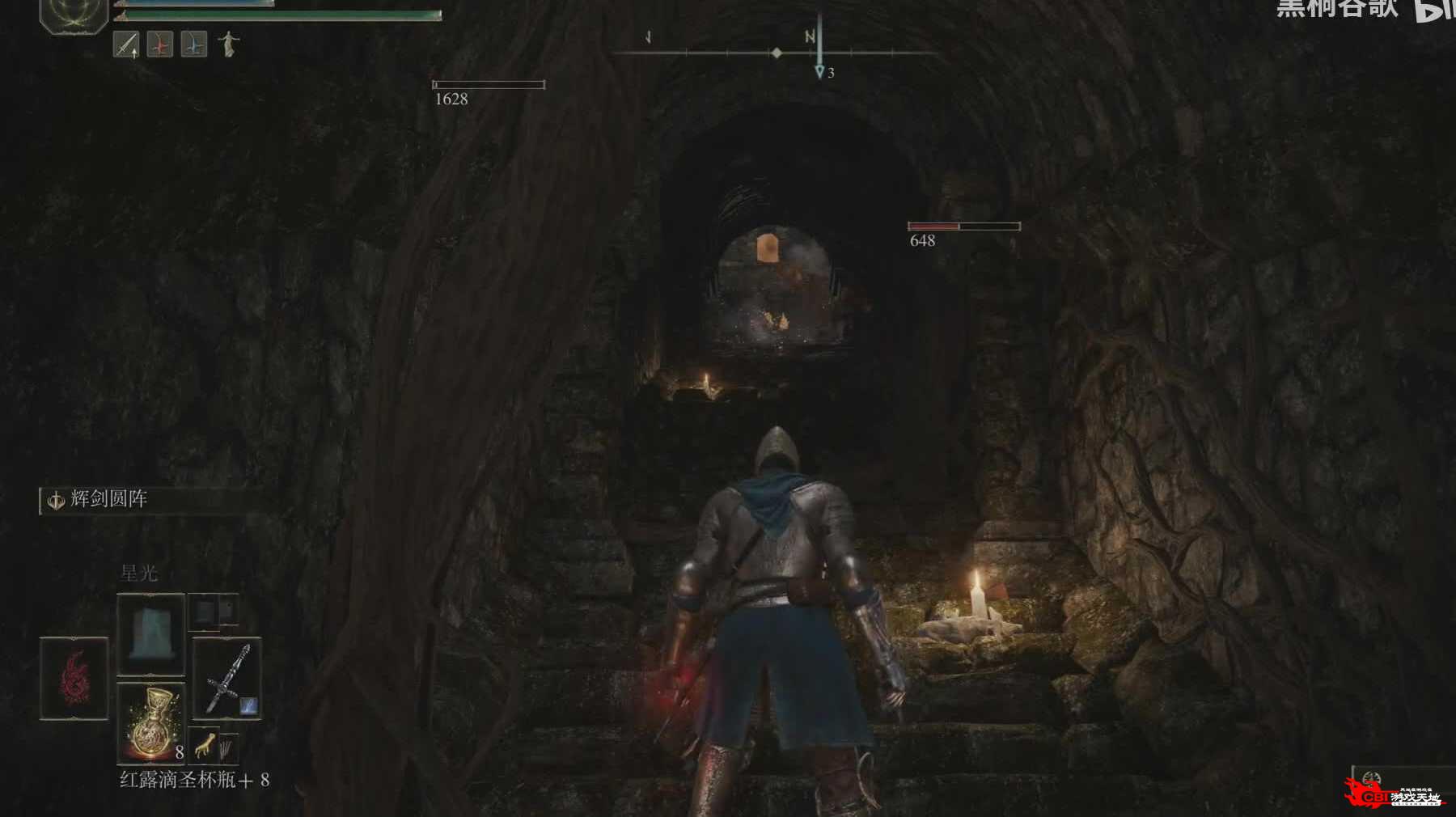Select the right-hand sword weapon slot
This screenshot has height=817, width=1456.
point(227,678)
